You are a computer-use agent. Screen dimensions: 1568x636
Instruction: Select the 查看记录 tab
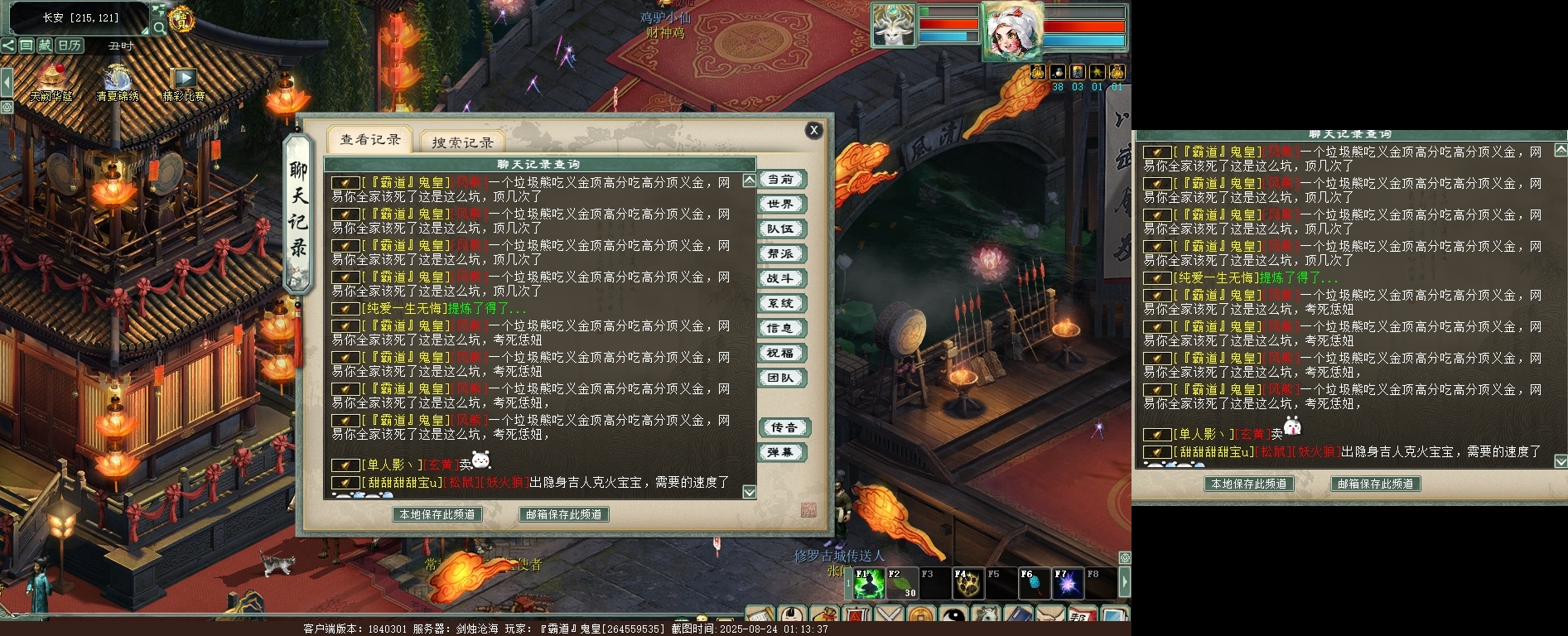[370, 140]
